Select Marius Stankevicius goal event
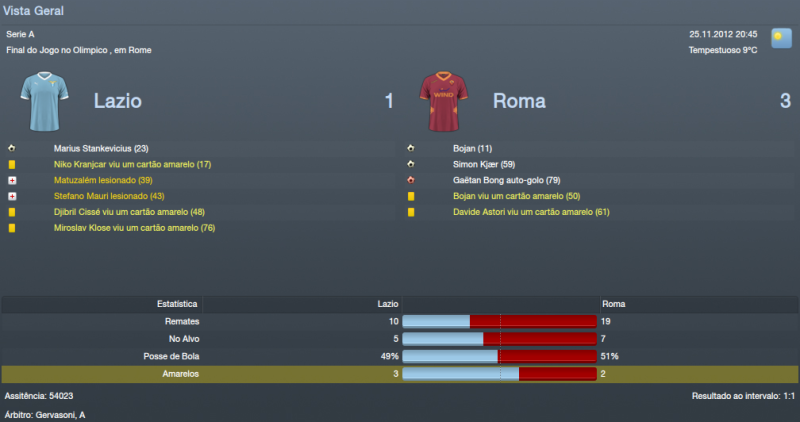 100,148
